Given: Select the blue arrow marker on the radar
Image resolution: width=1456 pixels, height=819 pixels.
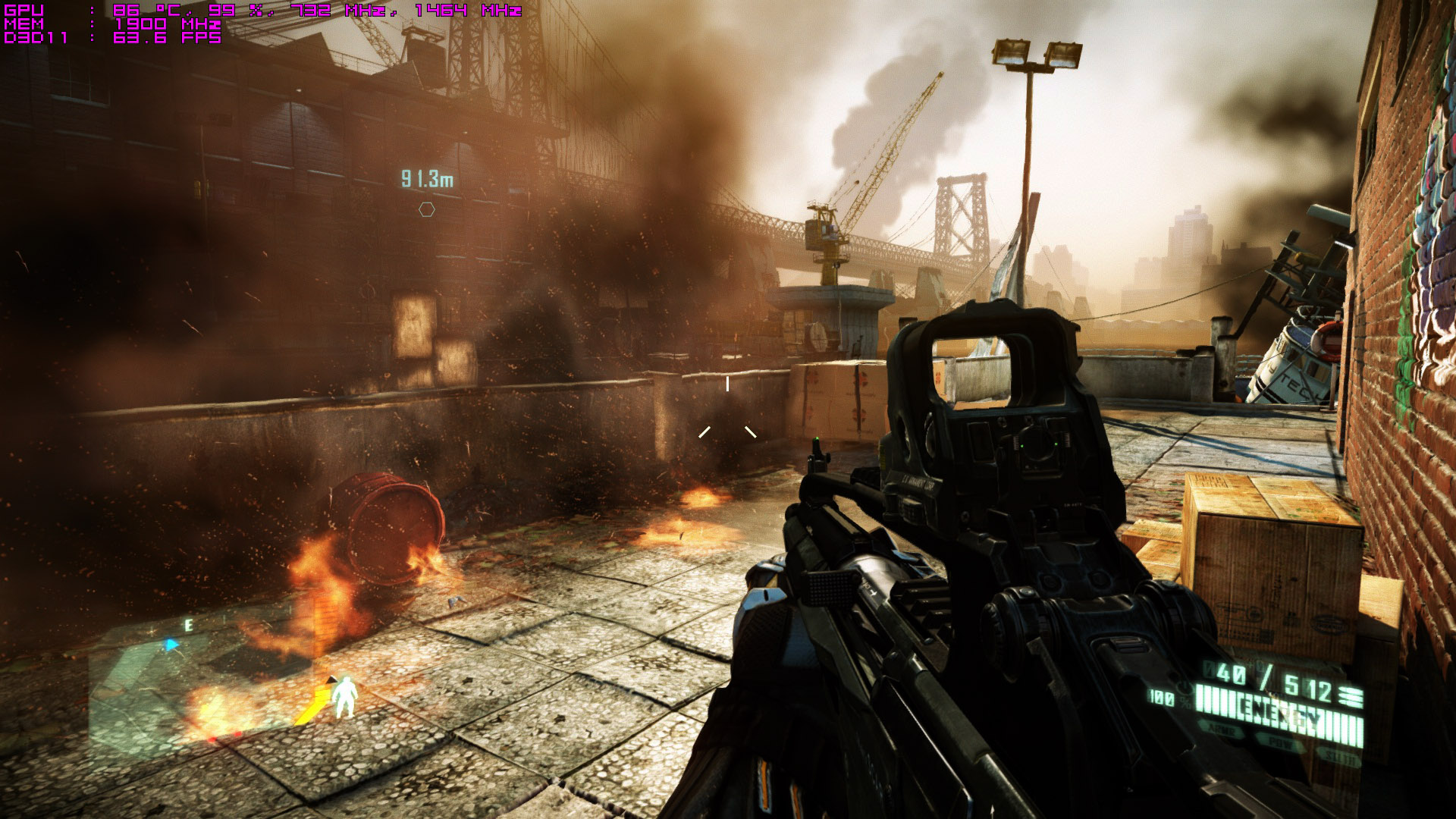Looking at the screenshot, I should tap(172, 645).
